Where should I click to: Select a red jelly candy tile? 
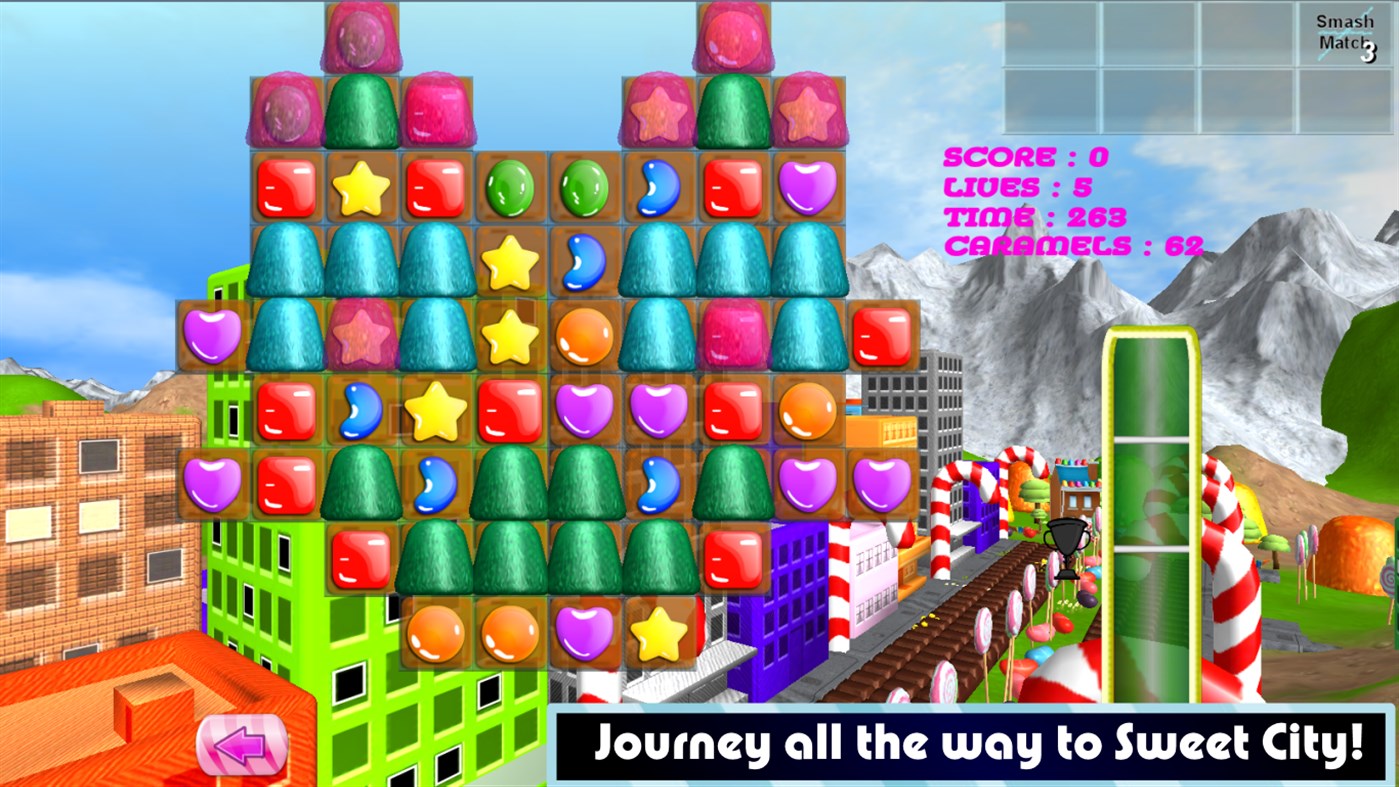click(x=288, y=189)
